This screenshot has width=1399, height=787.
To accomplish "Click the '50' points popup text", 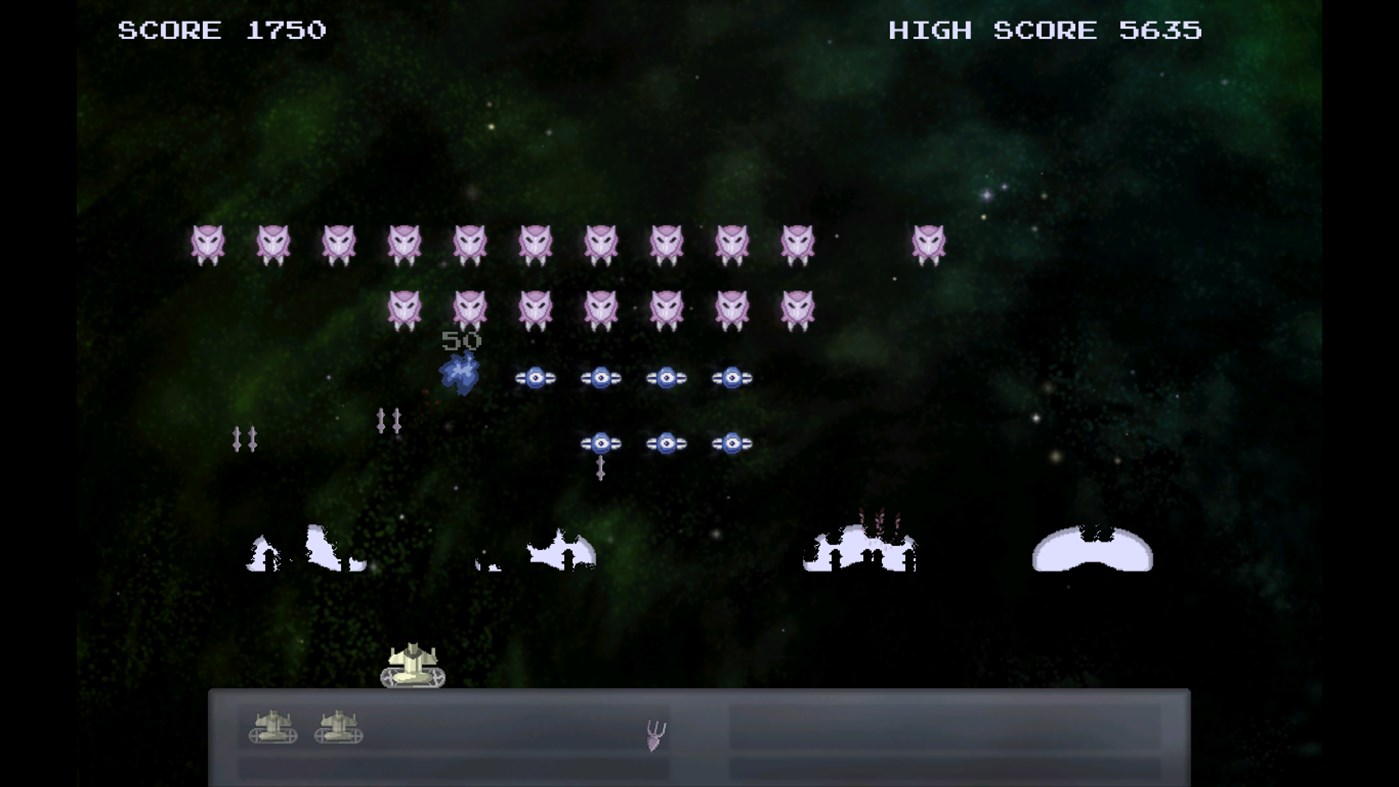I will click(x=463, y=341).
